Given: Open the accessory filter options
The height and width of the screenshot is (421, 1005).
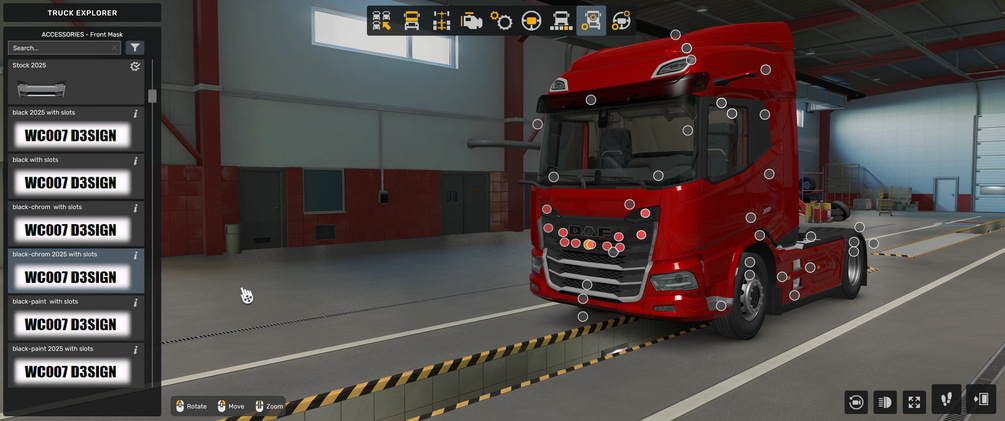Looking at the screenshot, I should point(136,47).
